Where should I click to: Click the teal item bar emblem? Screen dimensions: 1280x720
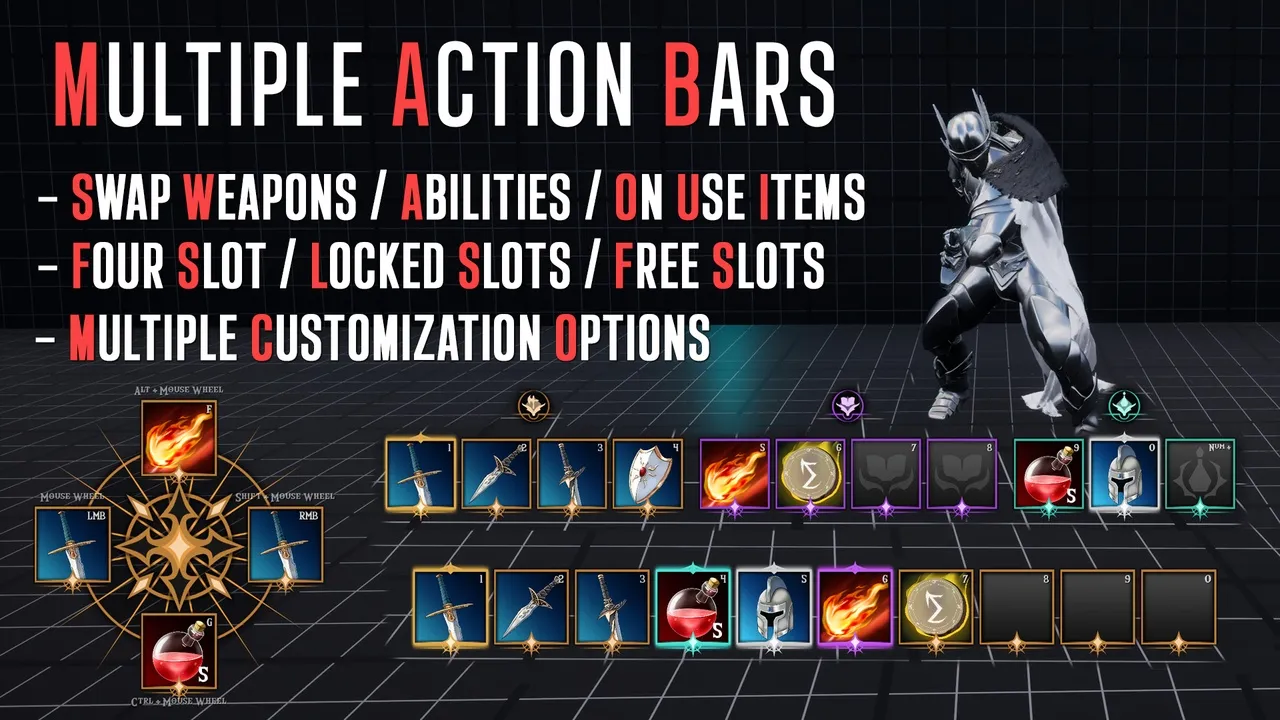(1124, 406)
